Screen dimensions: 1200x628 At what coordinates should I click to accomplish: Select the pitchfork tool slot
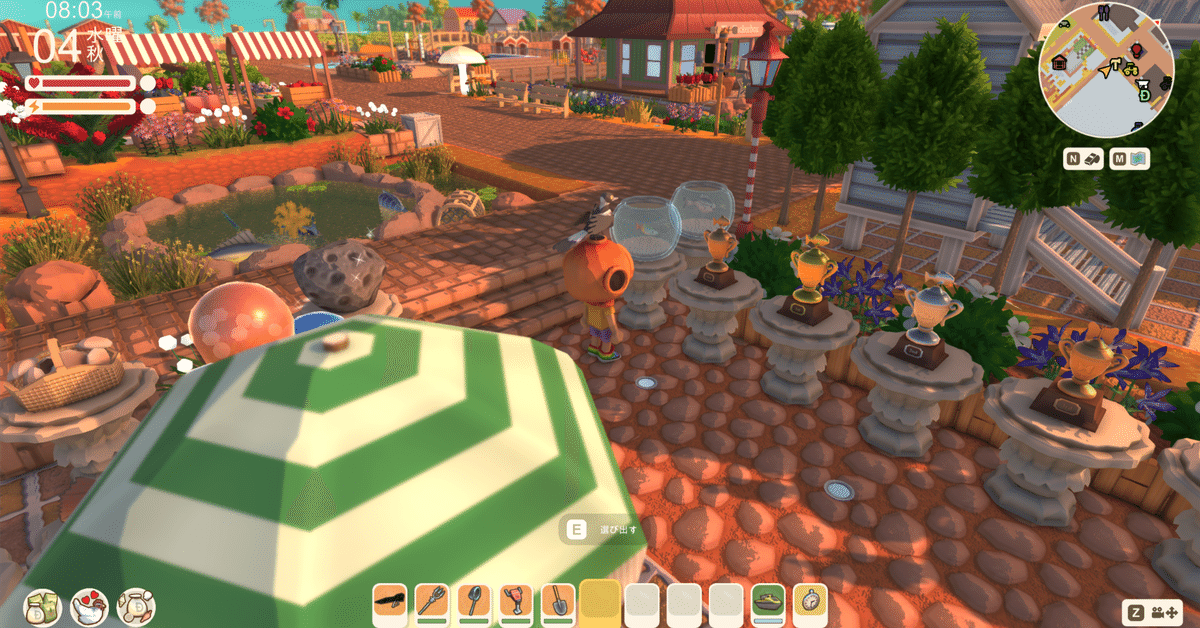pos(432,601)
